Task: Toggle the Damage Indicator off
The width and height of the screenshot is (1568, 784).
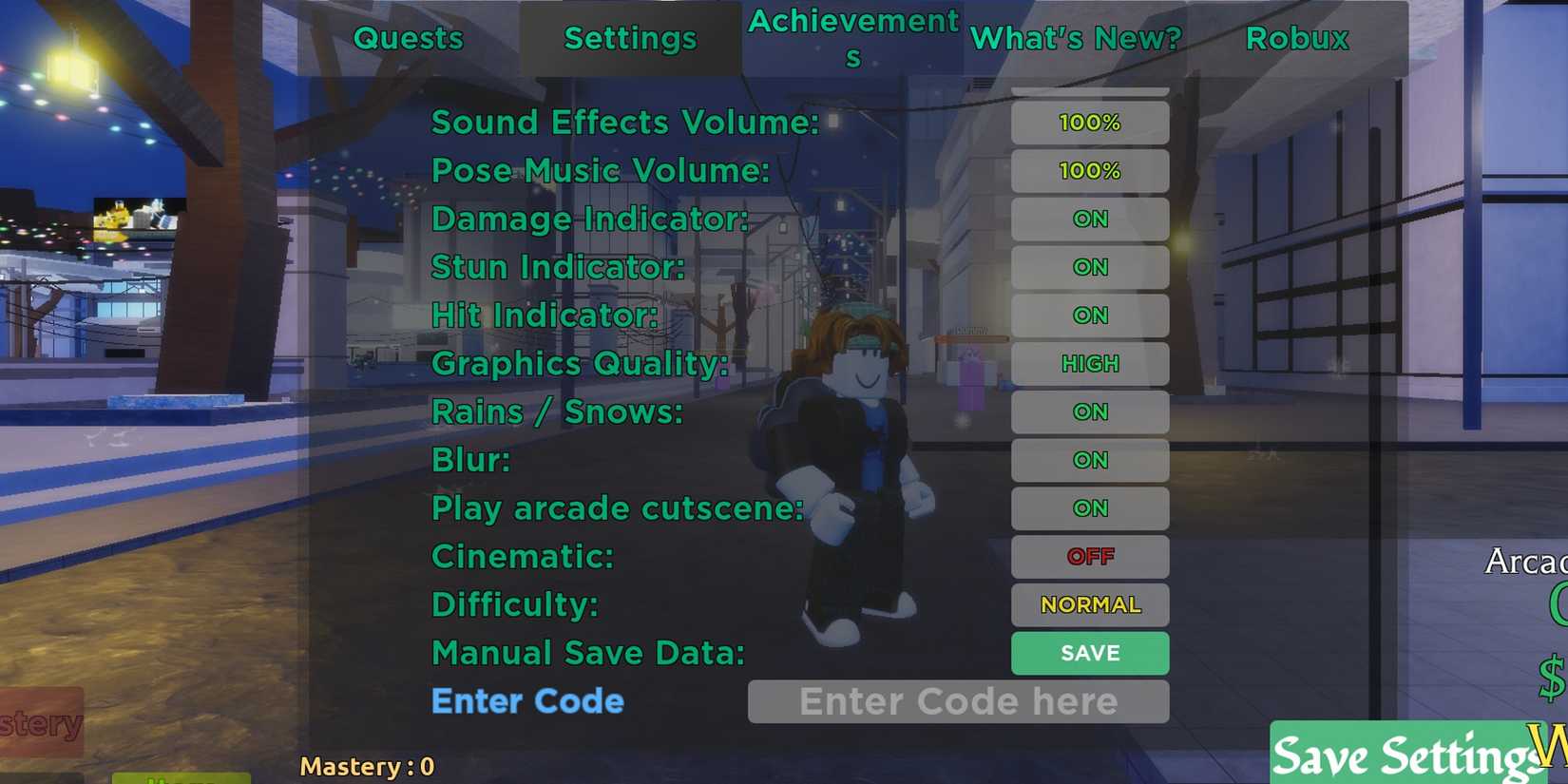Action: 1090,219
